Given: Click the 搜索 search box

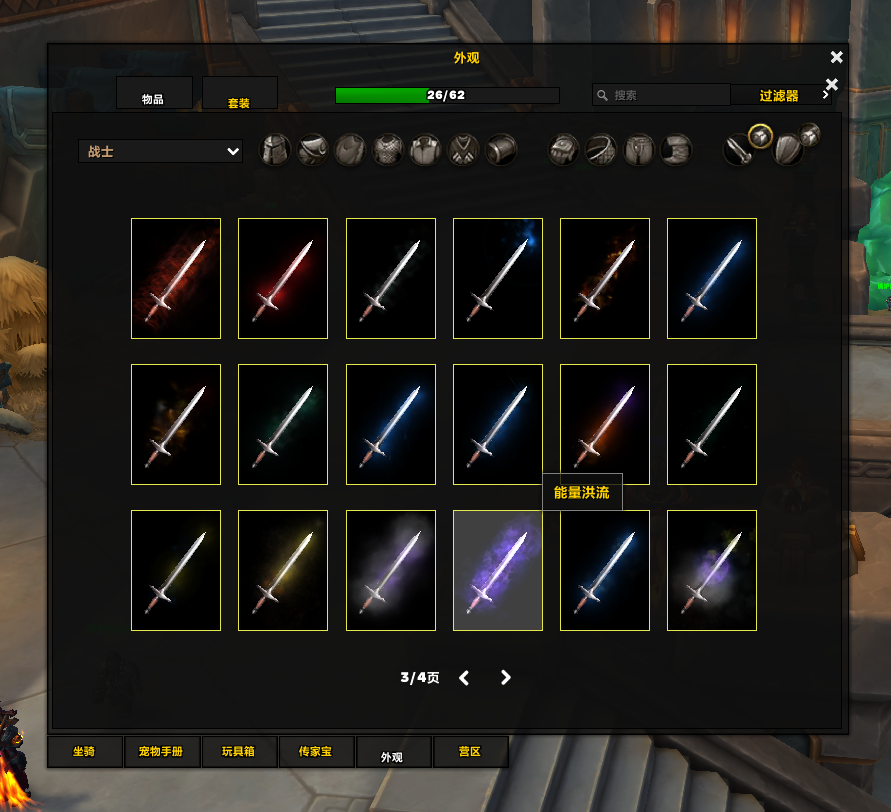Looking at the screenshot, I should [x=661, y=95].
